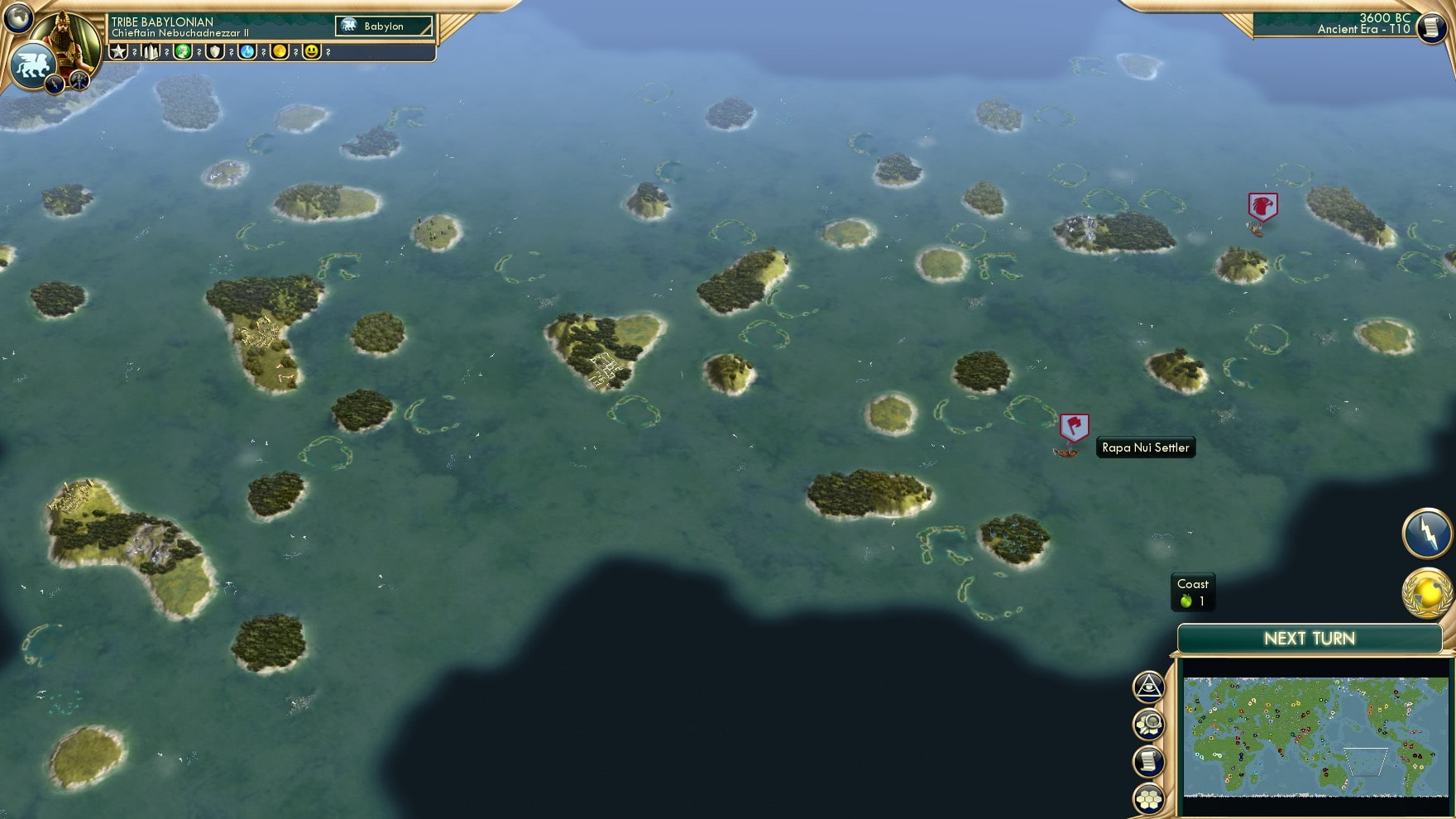Click the Gold coin indicator
1456x819 pixels.
(x=279, y=52)
